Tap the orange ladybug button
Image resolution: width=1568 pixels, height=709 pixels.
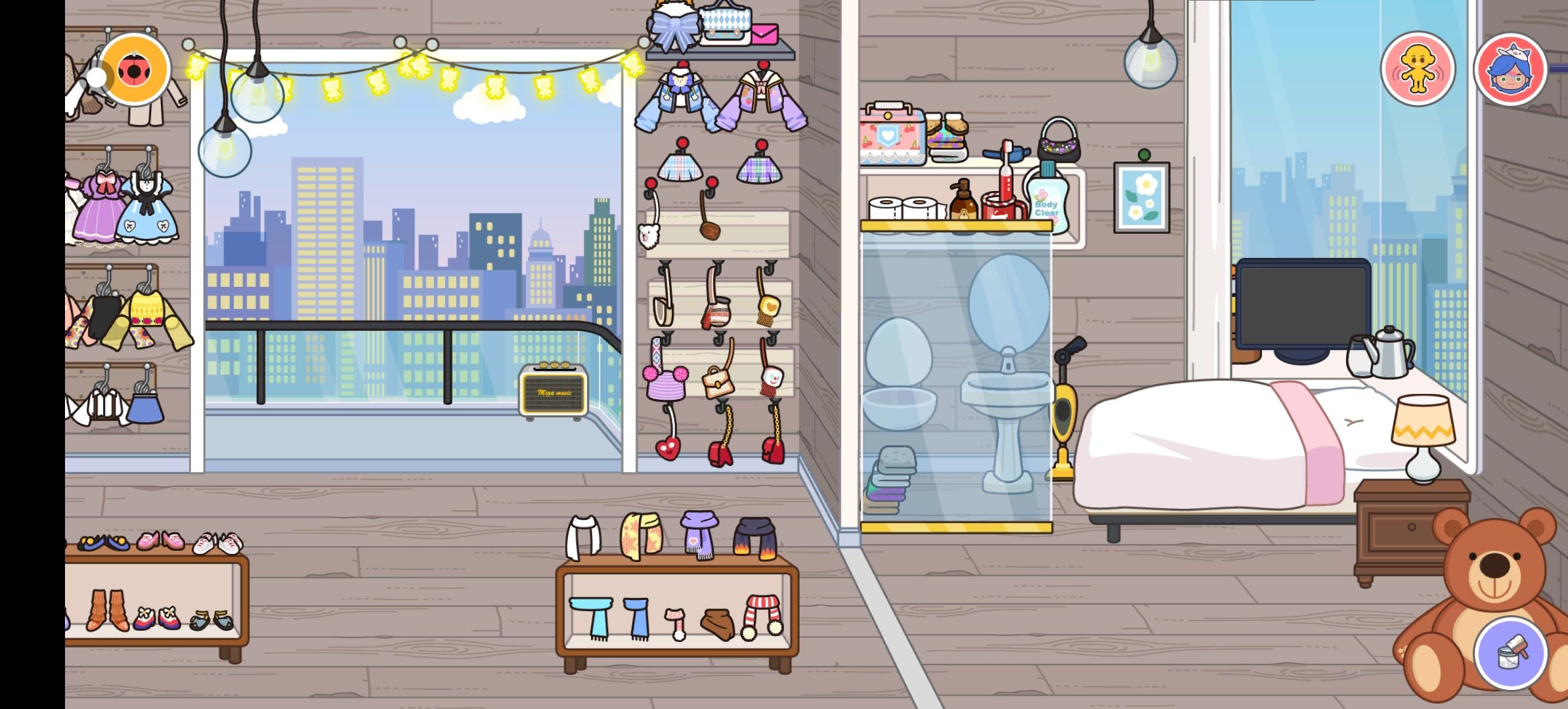click(x=135, y=69)
